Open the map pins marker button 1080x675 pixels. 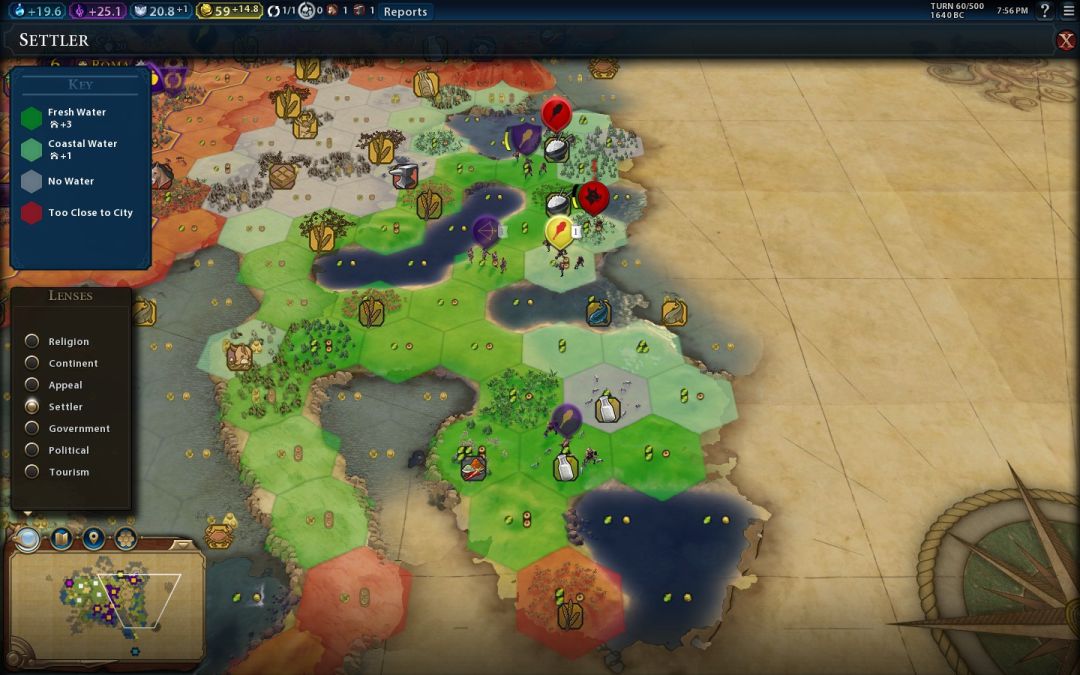click(x=93, y=539)
